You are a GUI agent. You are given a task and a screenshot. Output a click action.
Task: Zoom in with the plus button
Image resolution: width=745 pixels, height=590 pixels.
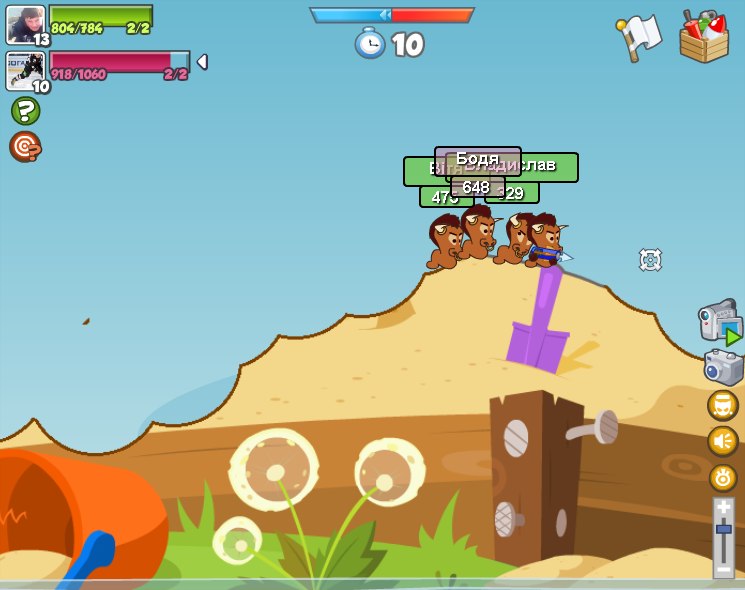click(x=724, y=507)
